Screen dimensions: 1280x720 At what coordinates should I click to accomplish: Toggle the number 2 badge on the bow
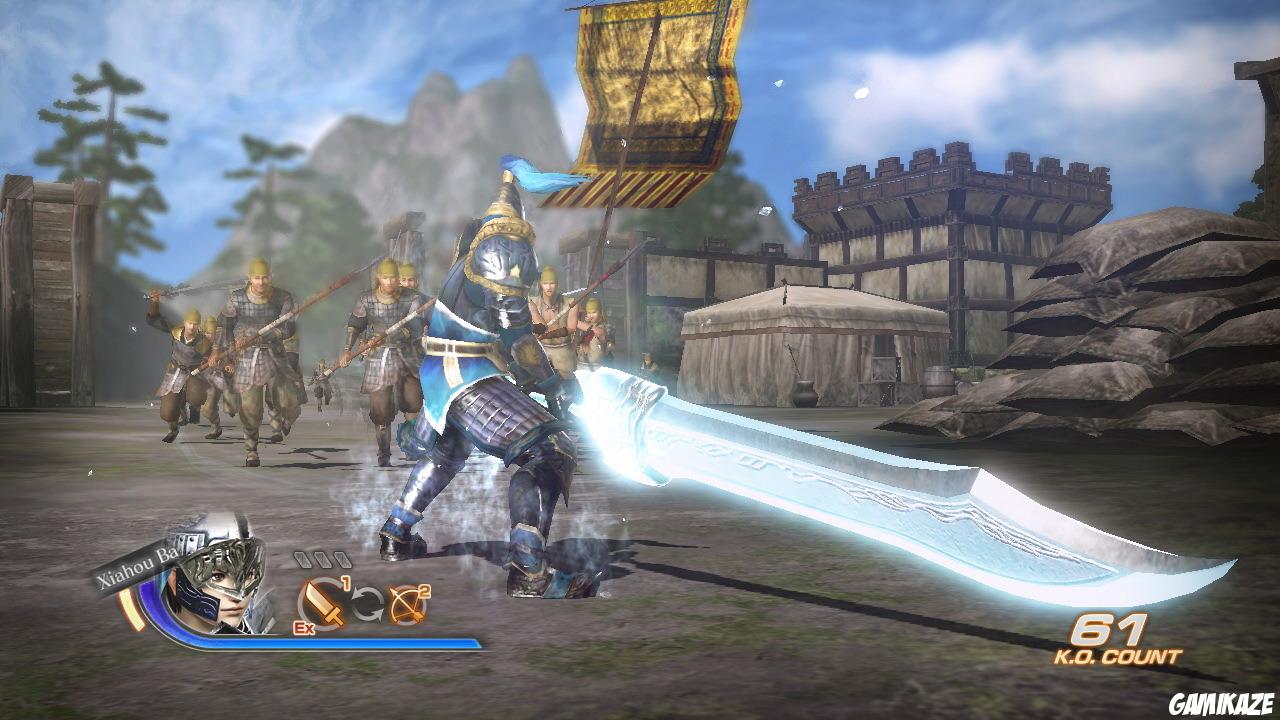coord(423,590)
